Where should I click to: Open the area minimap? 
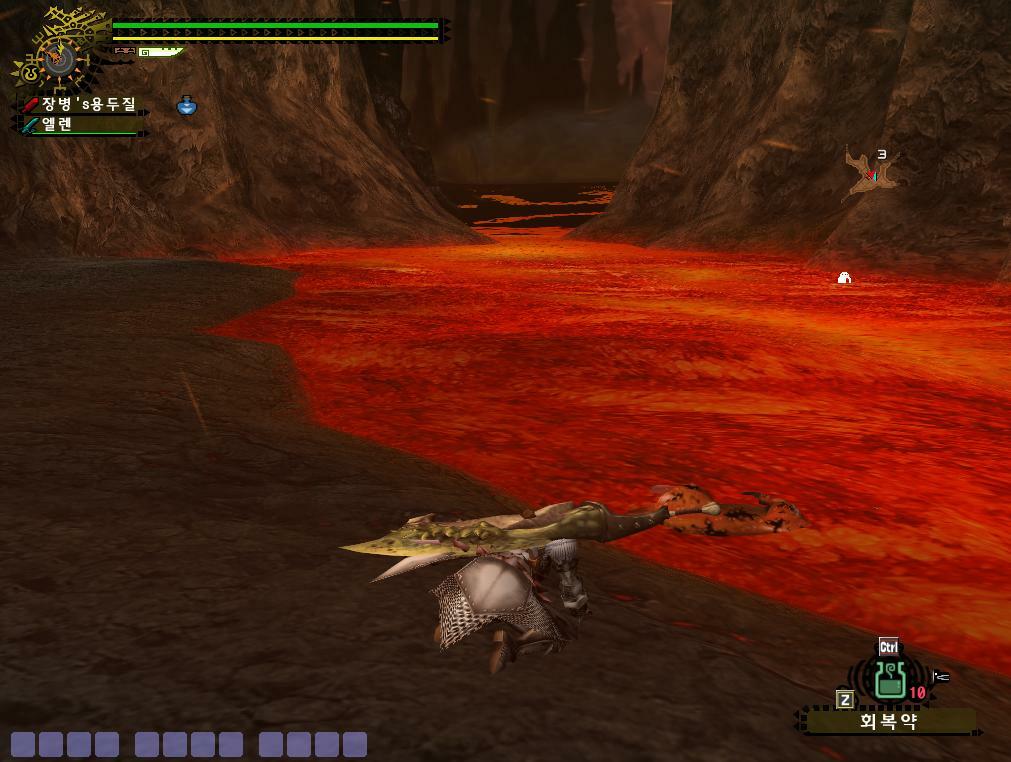868,174
